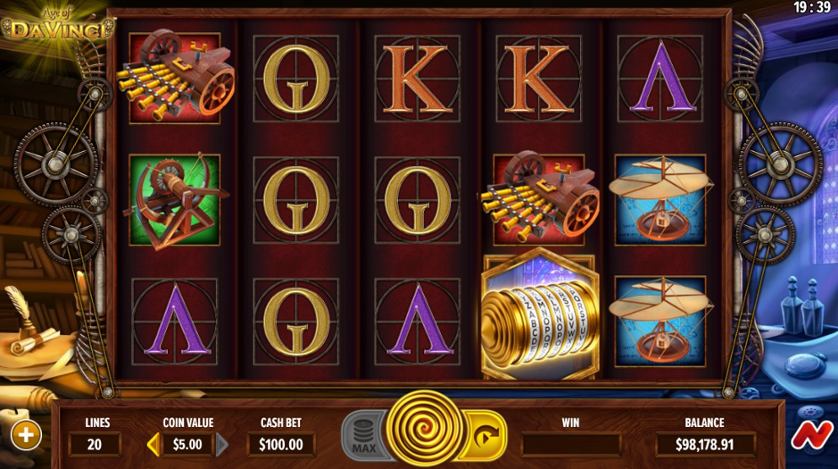Image resolution: width=838 pixels, height=469 pixels.
Task: Decrease the coin value with the left arrow
Action: coord(153,444)
